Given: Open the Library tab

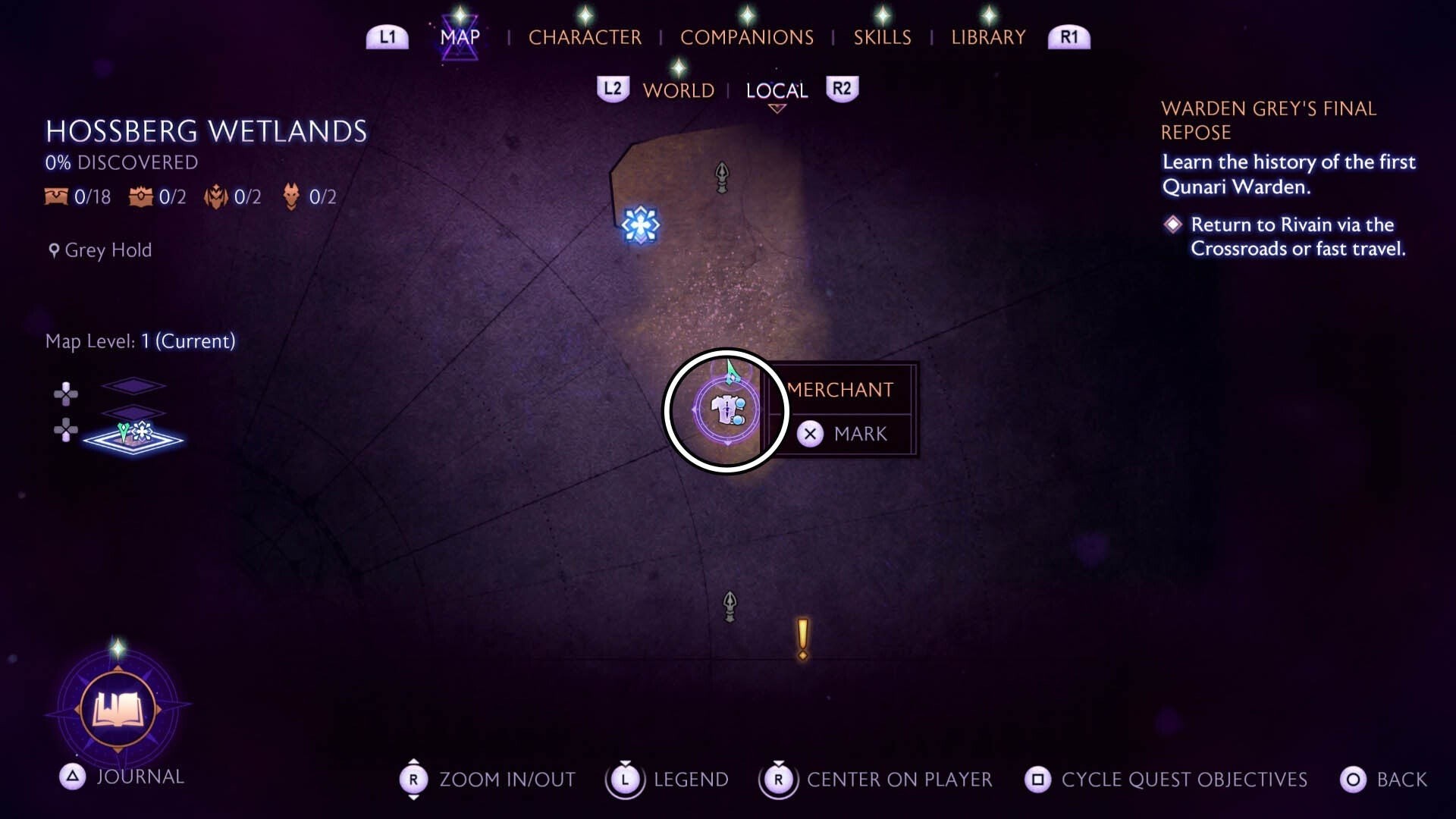Looking at the screenshot, I should coord(988,37).
